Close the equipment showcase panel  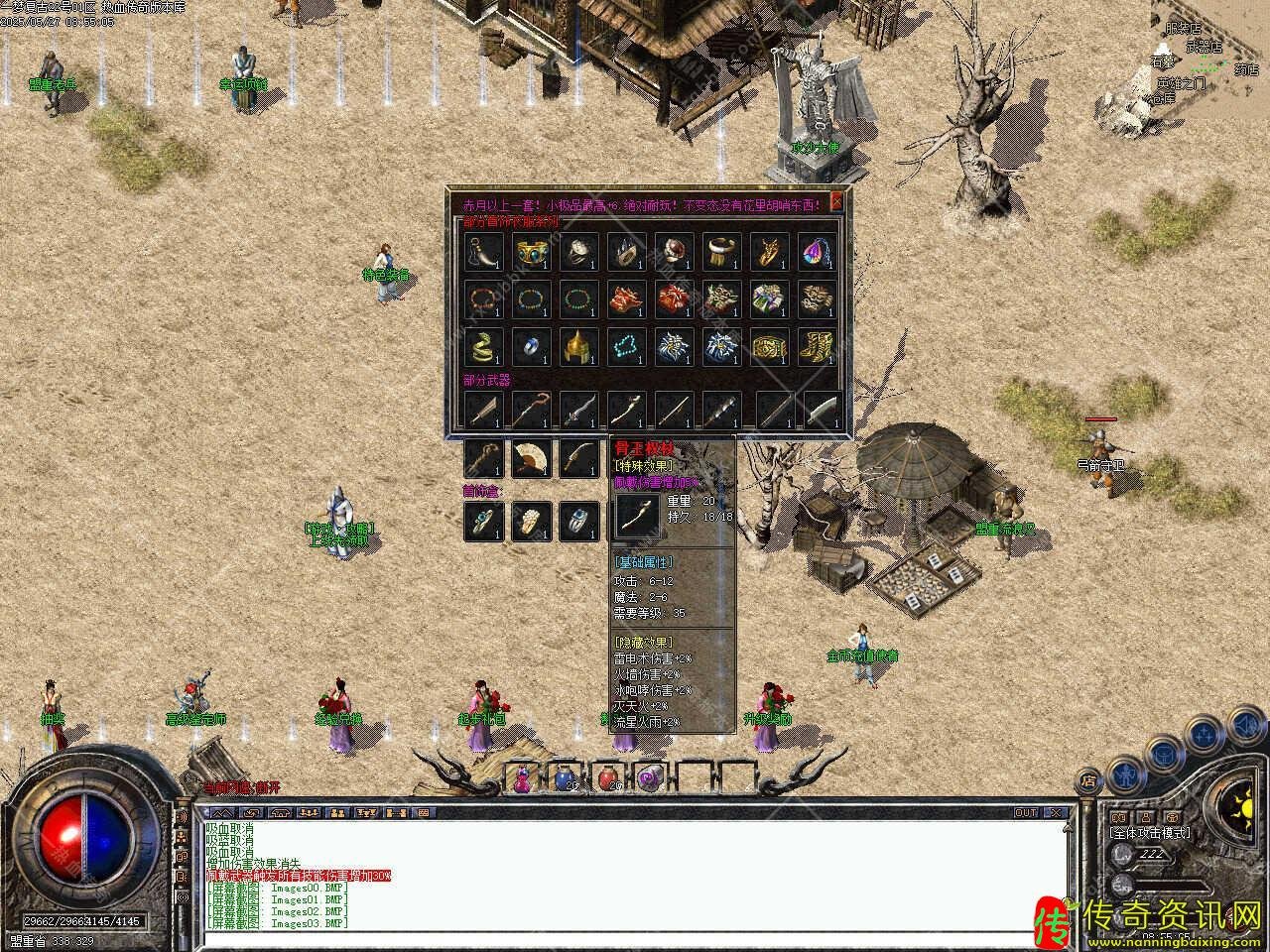[836, 201]
